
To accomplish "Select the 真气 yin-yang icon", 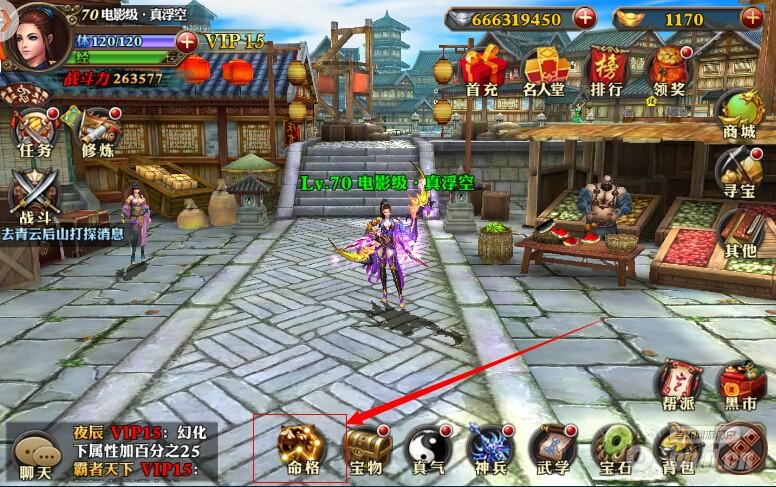I will coord(425,446).
